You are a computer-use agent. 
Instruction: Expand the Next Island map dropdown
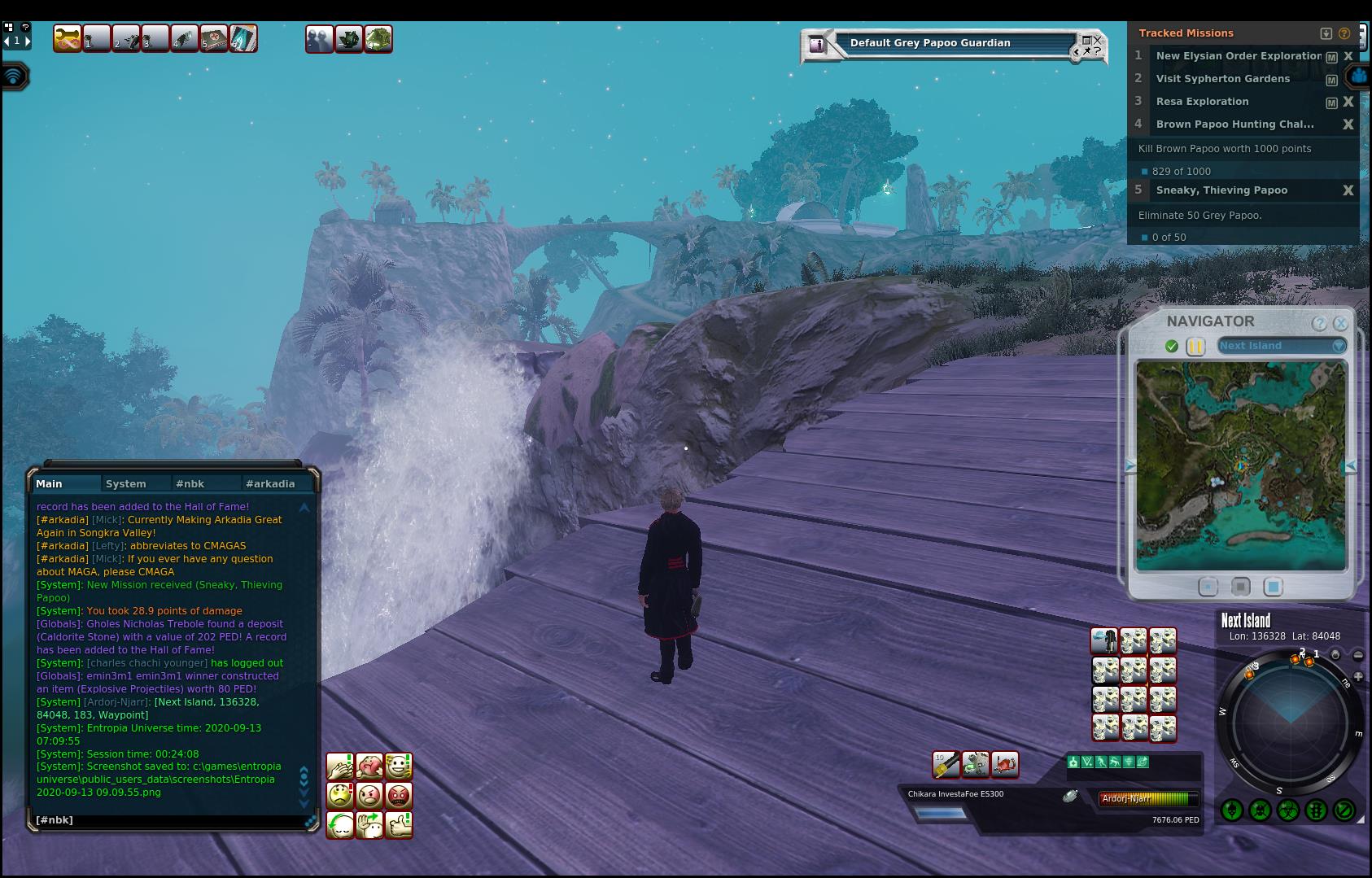(x=1338, y=346)
